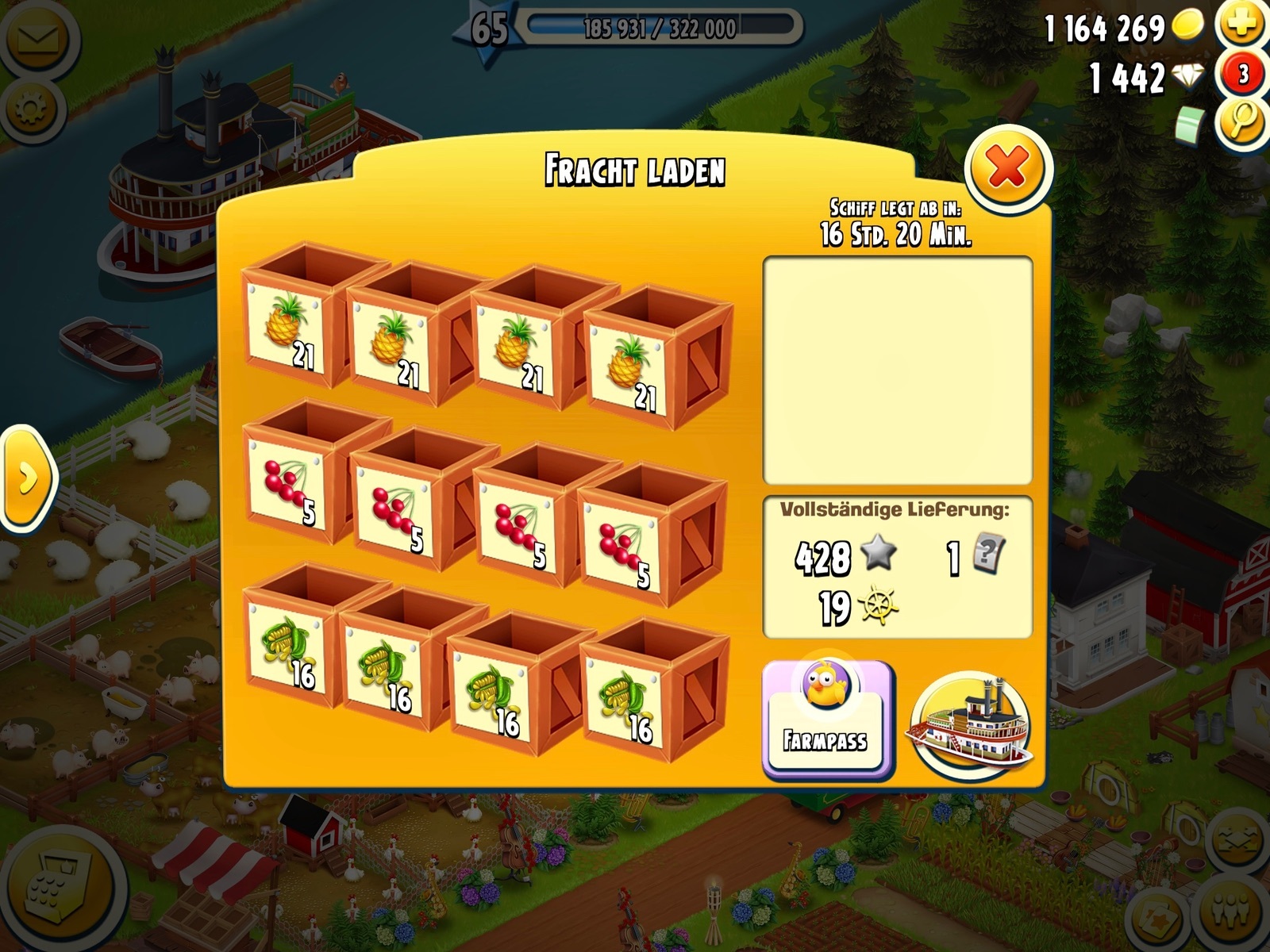Activate the yellow magnifying glass button
This screenshot has width=1270, height=952.
click(x=1242, y=123)
